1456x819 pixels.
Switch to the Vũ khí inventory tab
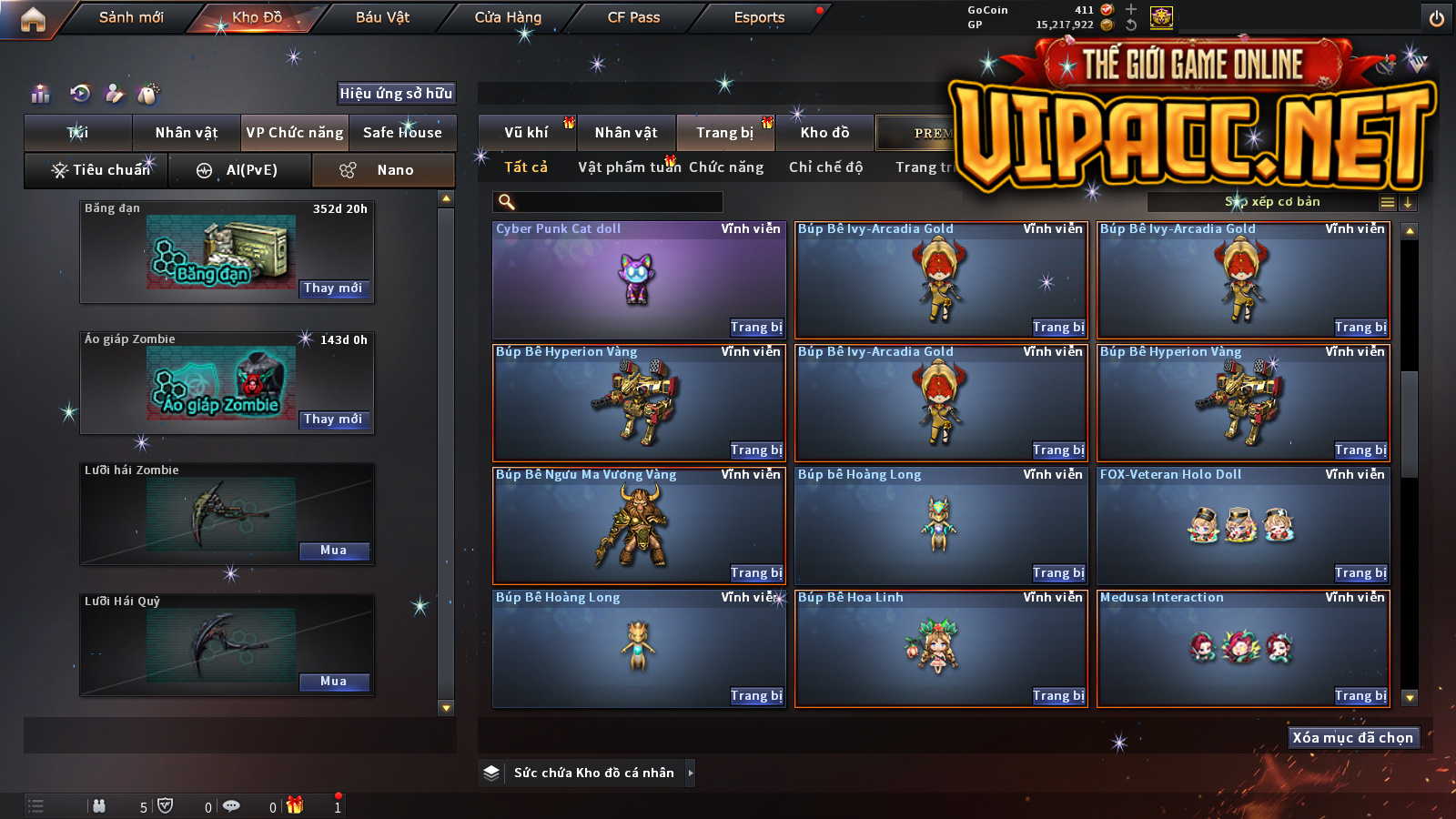point(526,133)
